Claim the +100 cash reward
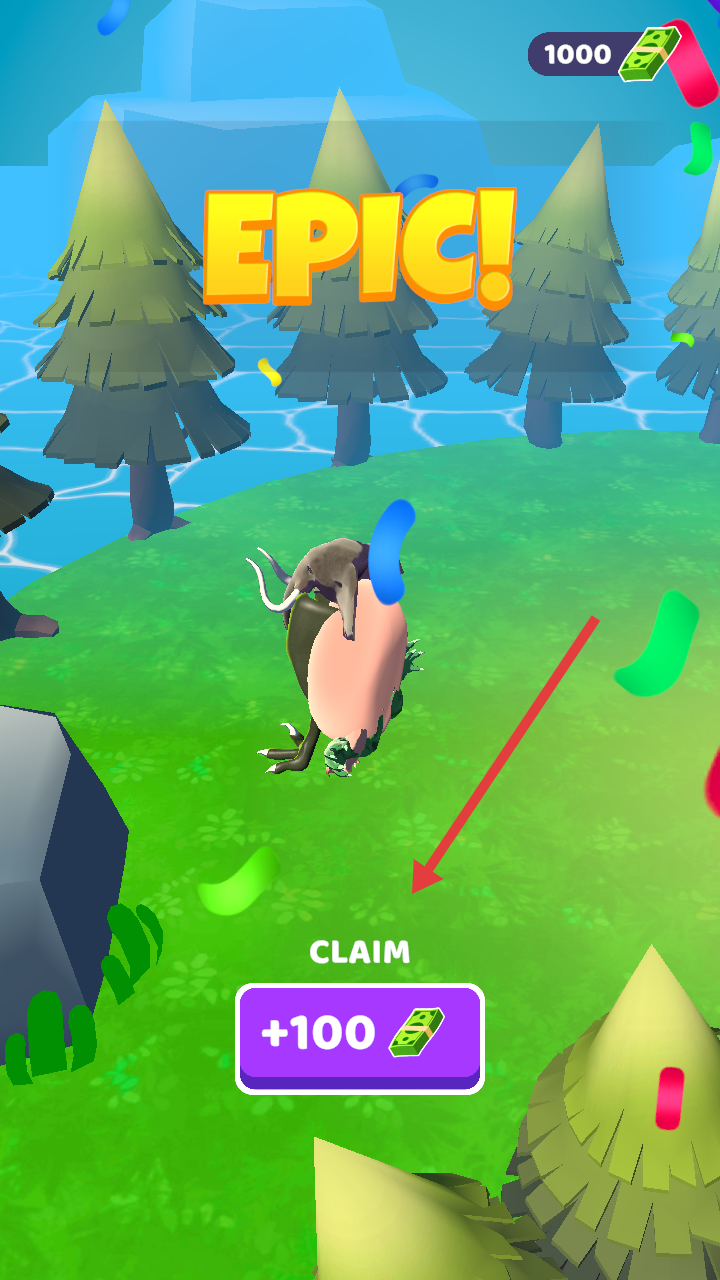Screen dimensions: 720x1280 click(359, 1036)
